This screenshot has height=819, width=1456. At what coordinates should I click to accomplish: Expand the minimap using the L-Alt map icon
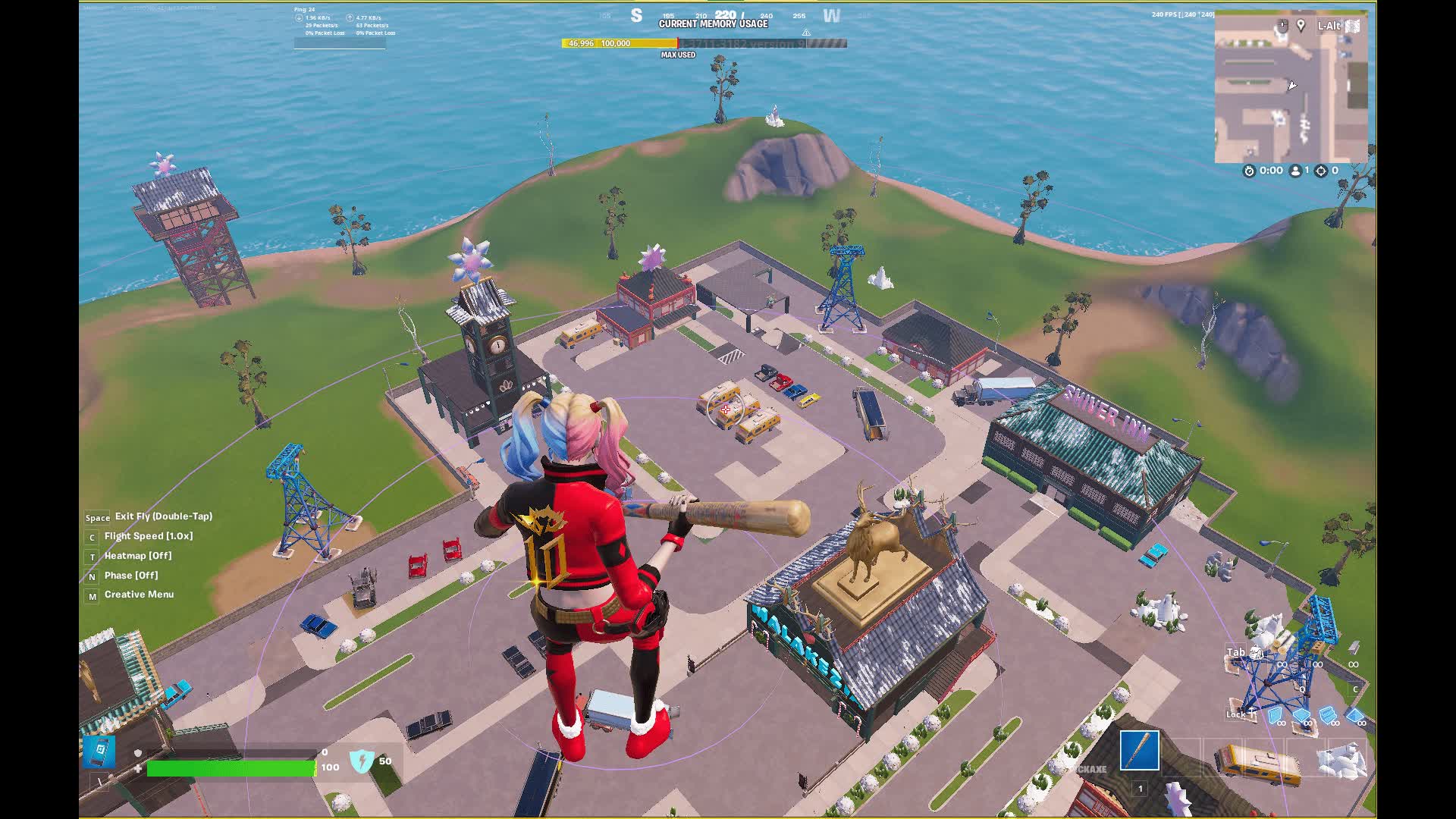point(1352,26)
